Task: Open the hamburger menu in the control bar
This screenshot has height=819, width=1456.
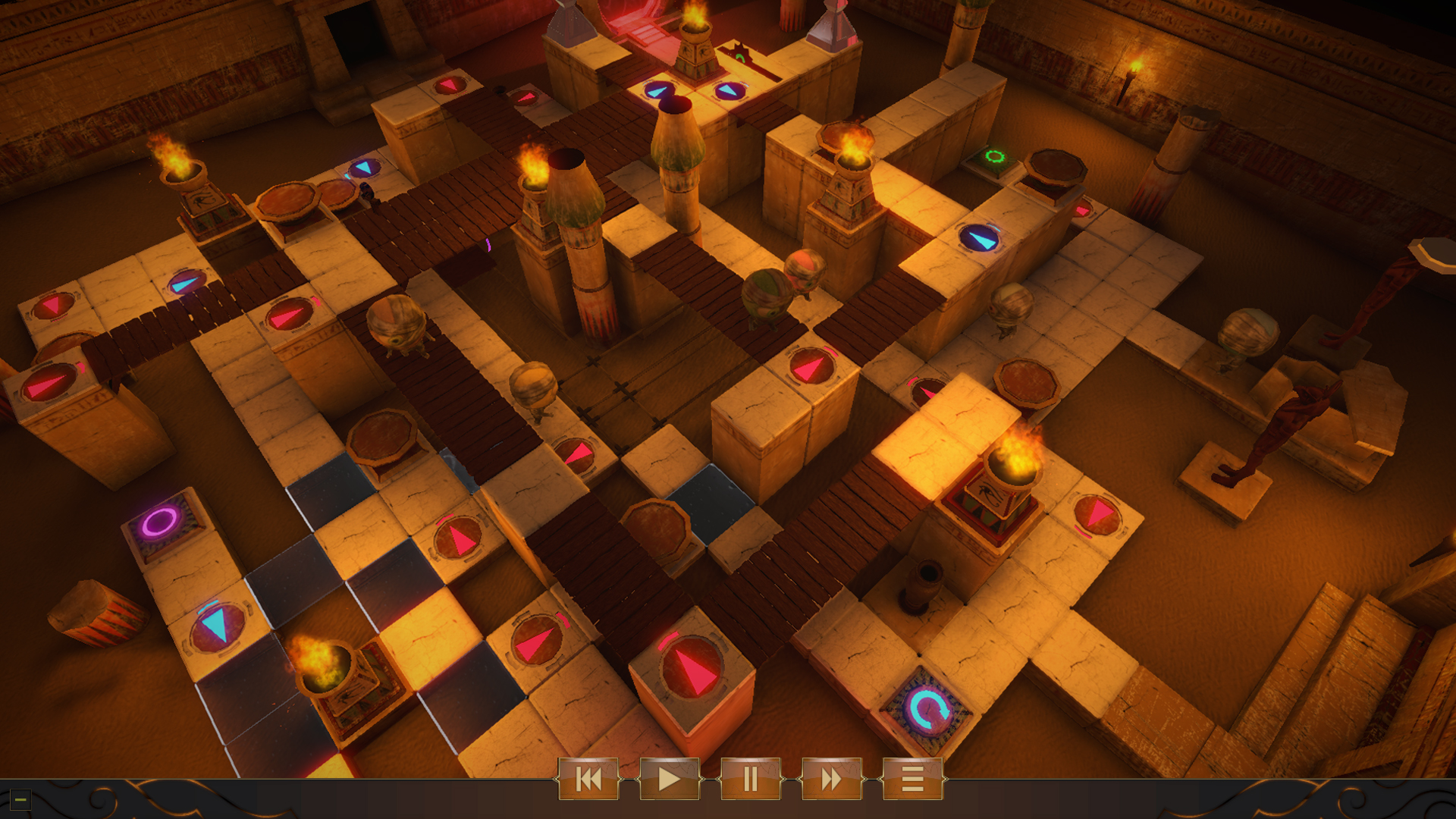Action: pyautogui.click(x=911, y=779)
